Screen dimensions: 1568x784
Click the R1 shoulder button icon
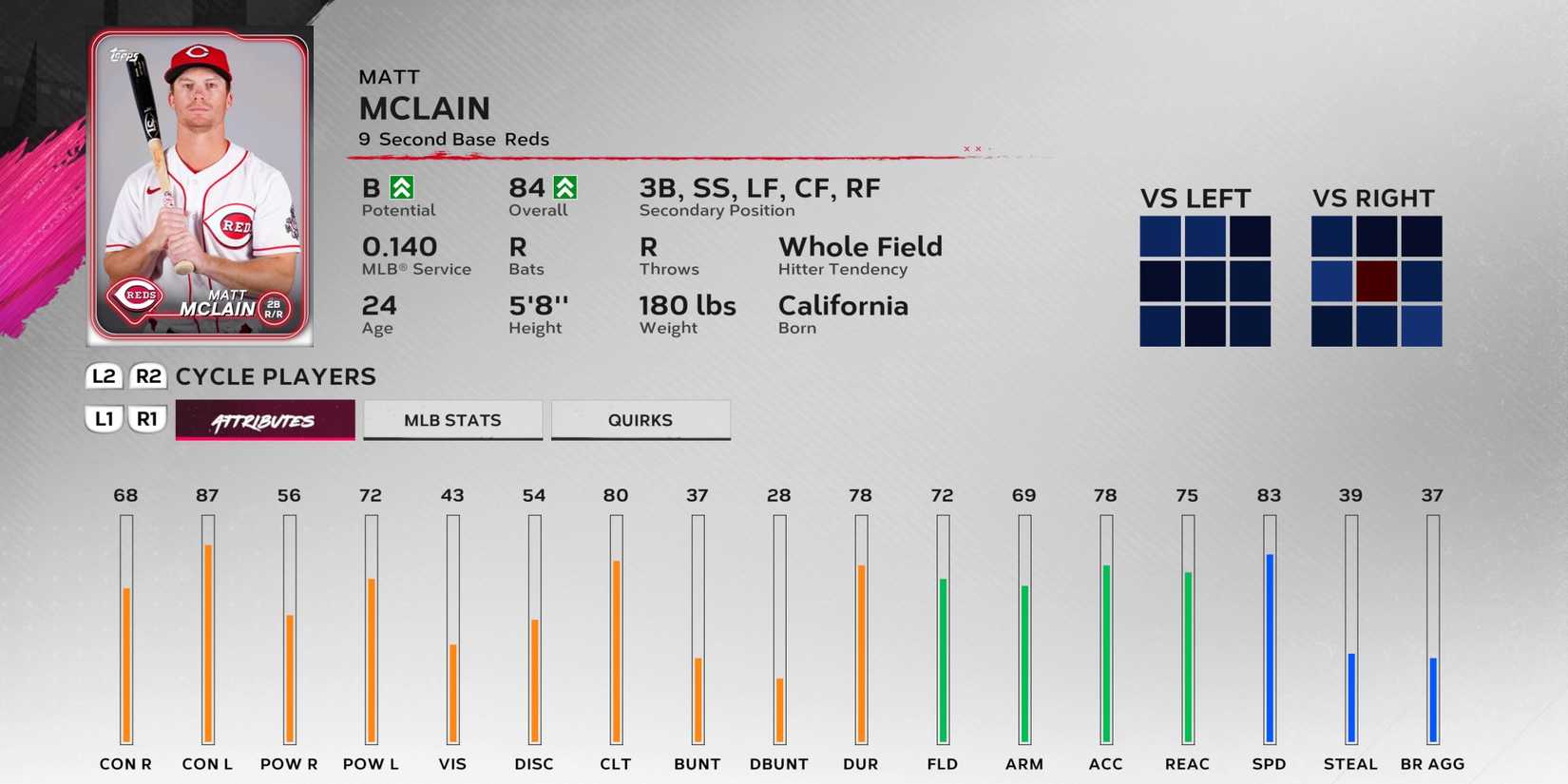(x=147, y=417)
